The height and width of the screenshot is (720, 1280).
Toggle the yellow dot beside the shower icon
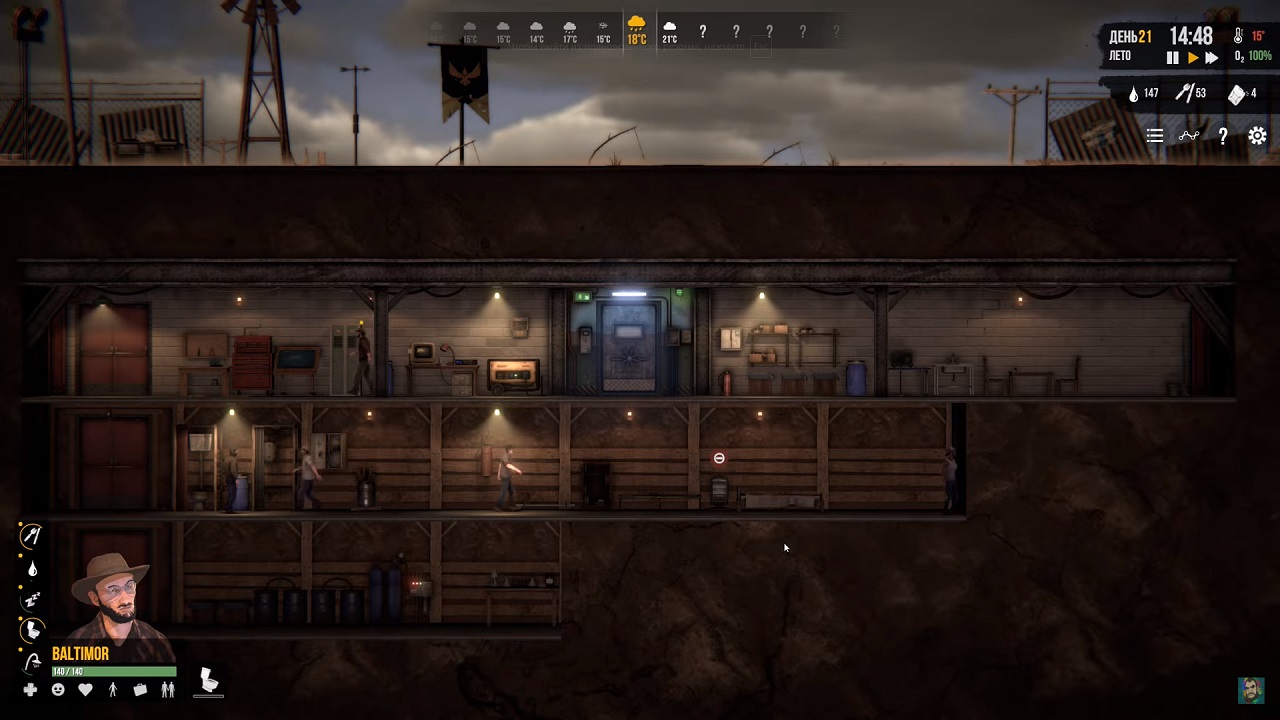(20, 649)
